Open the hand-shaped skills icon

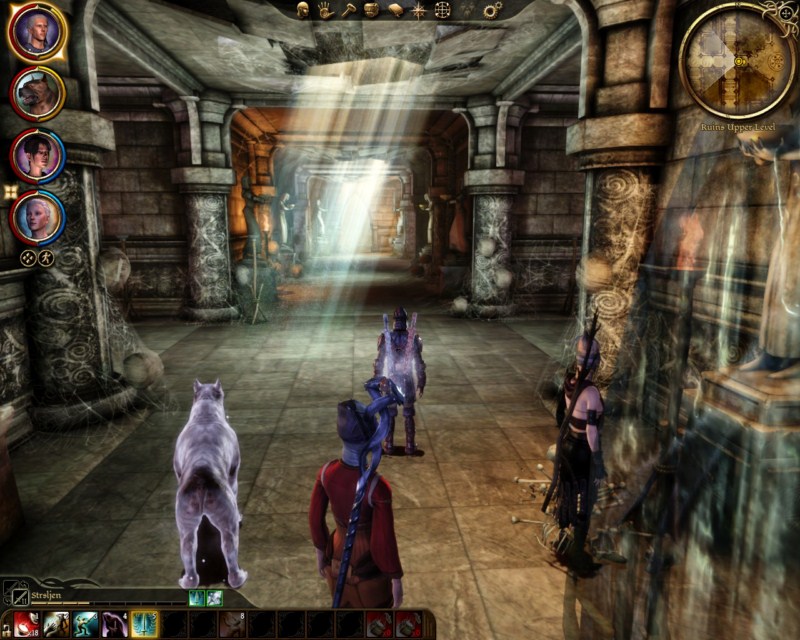(x=326, y=10)
